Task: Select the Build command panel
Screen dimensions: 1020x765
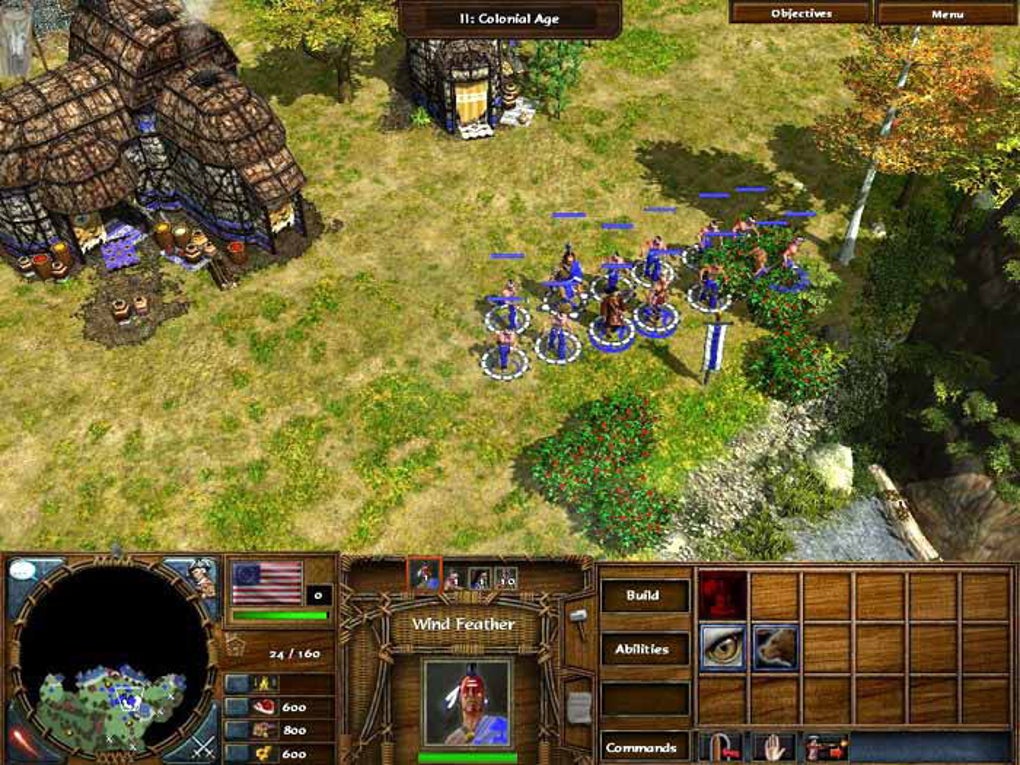Action: (x=643, y=596)
